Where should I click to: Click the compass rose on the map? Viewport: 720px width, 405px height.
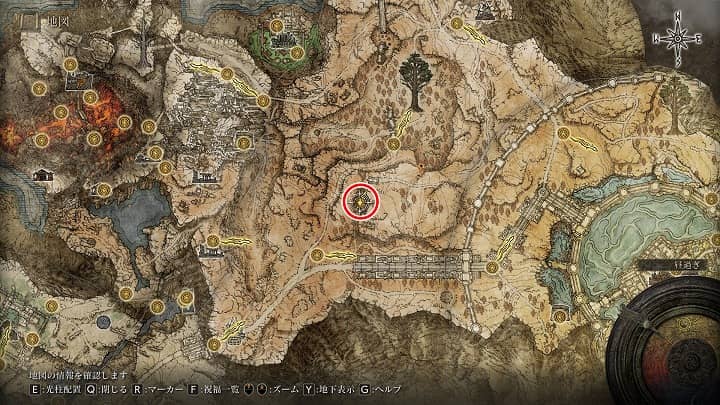(x=677, y=38)
